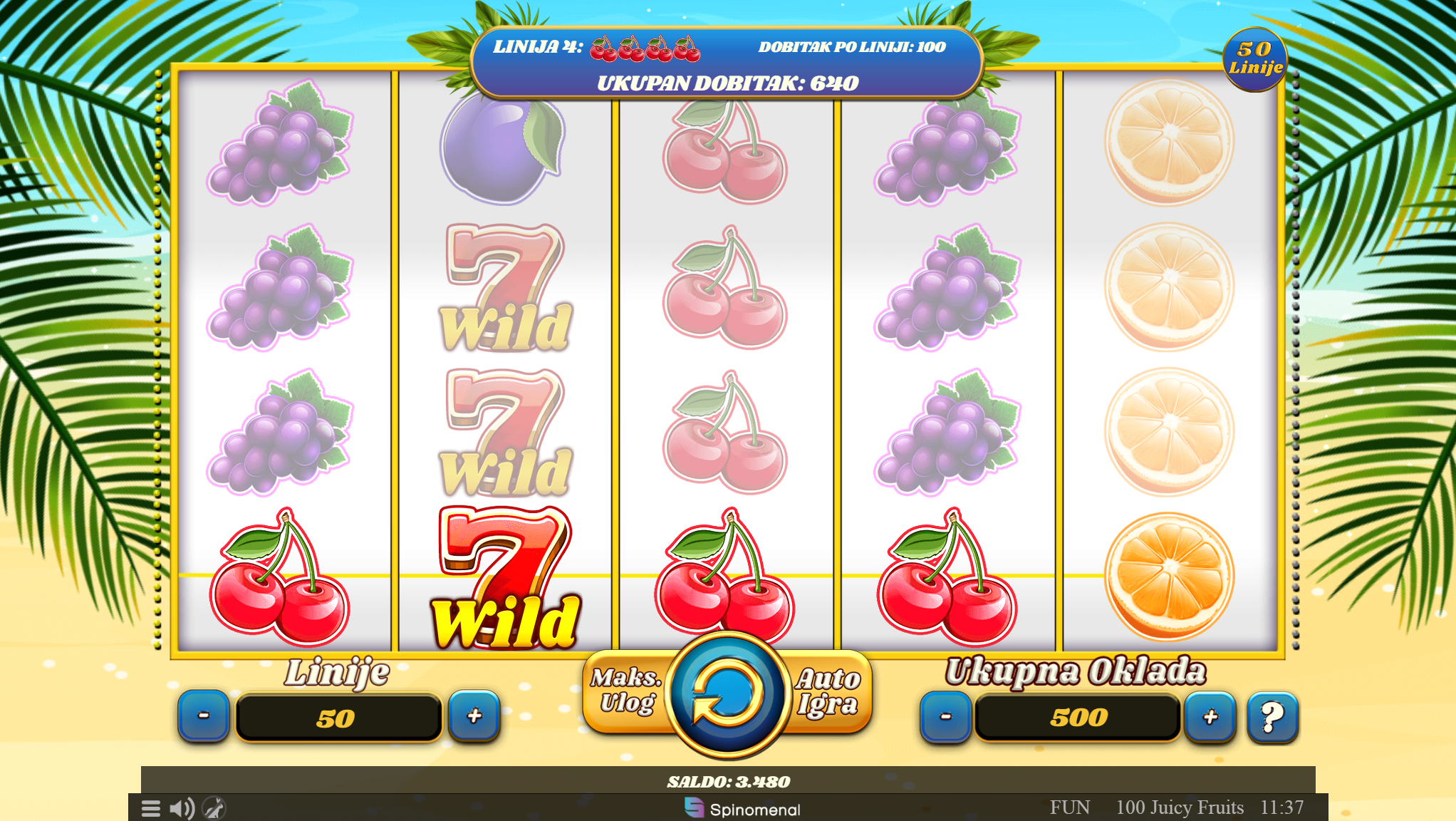Lower the Ukupna Oklada total bet
This screenshot has height=821, width=1456.
coord(945,717)
